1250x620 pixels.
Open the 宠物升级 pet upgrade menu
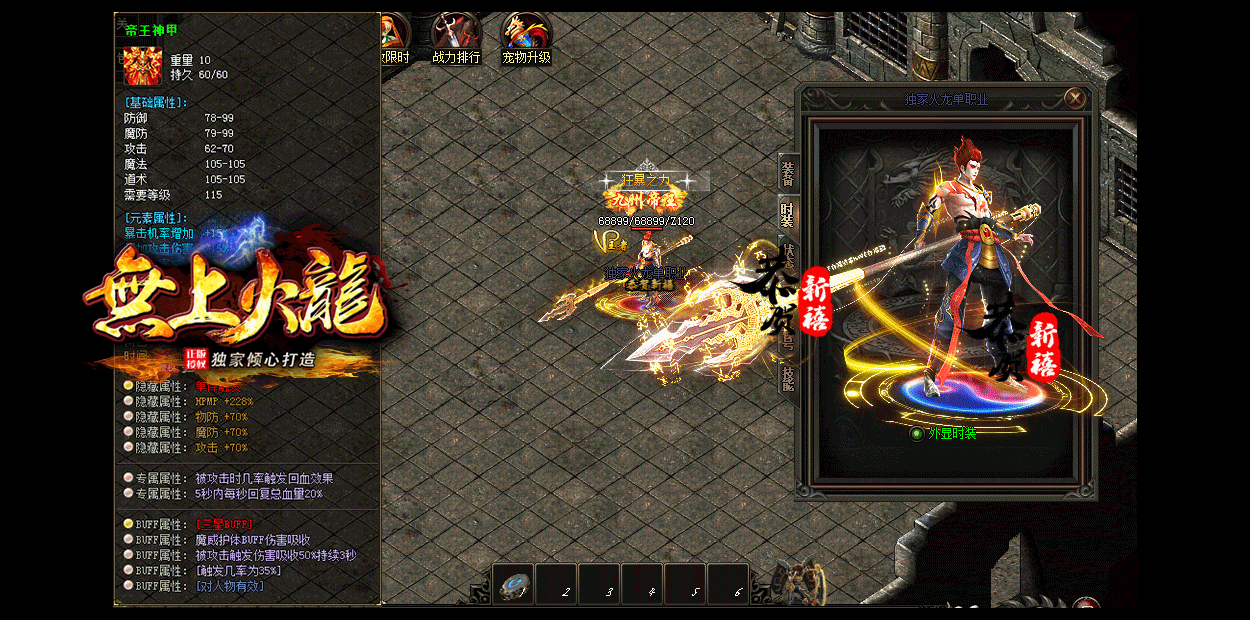pyautogui.click(x=526, y=39)
